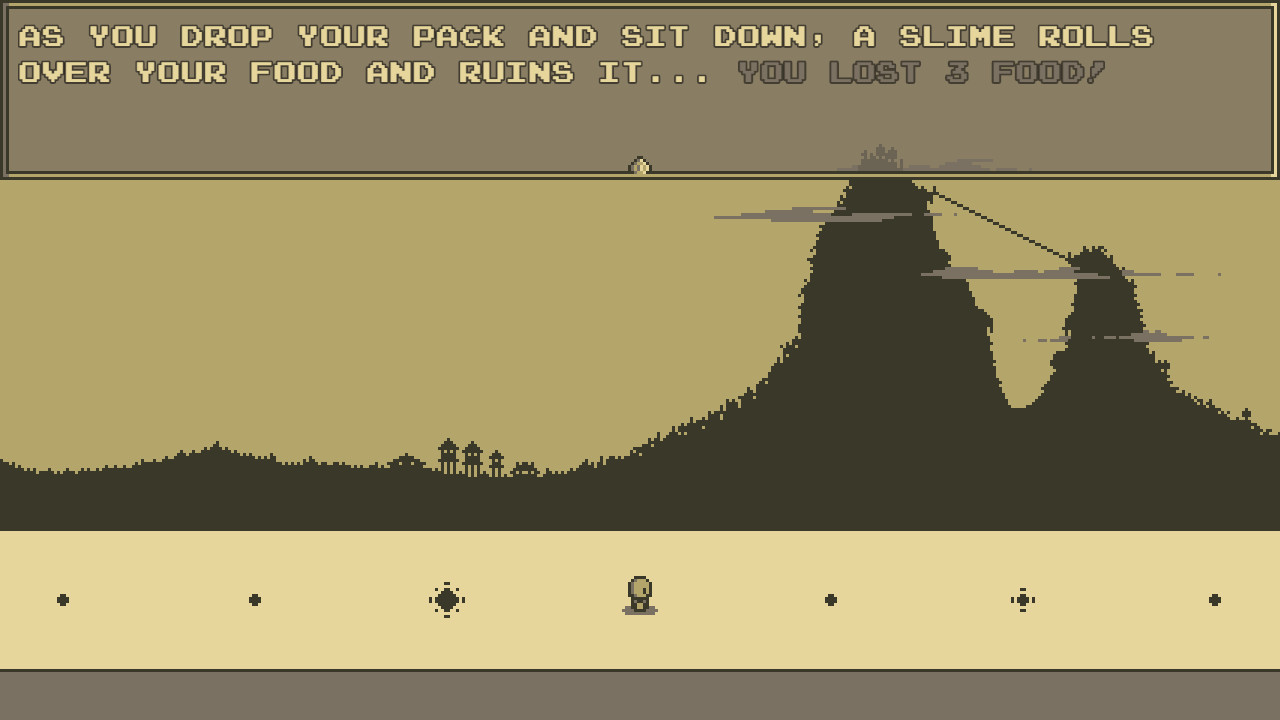Image resolution: width=1280 pixels, height=720 pixels.
Task: Select the rightmost waypoint dot on the path
Action: click(x=1215, y=599)
